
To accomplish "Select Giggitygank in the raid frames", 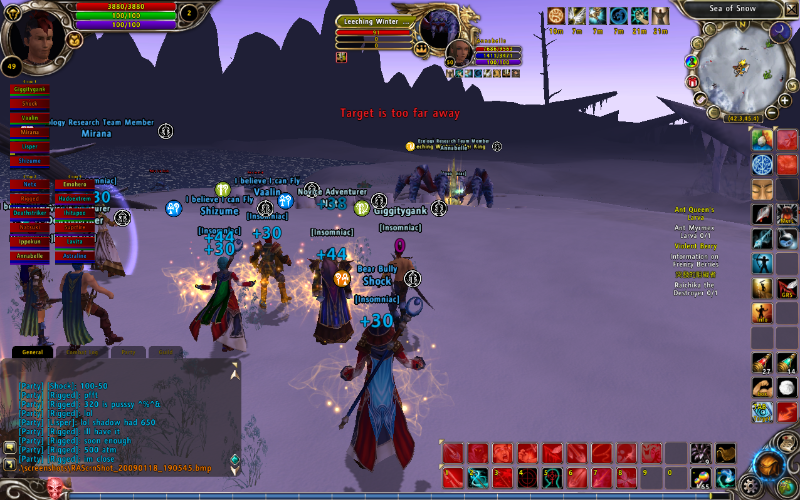I will coord(30,89).
